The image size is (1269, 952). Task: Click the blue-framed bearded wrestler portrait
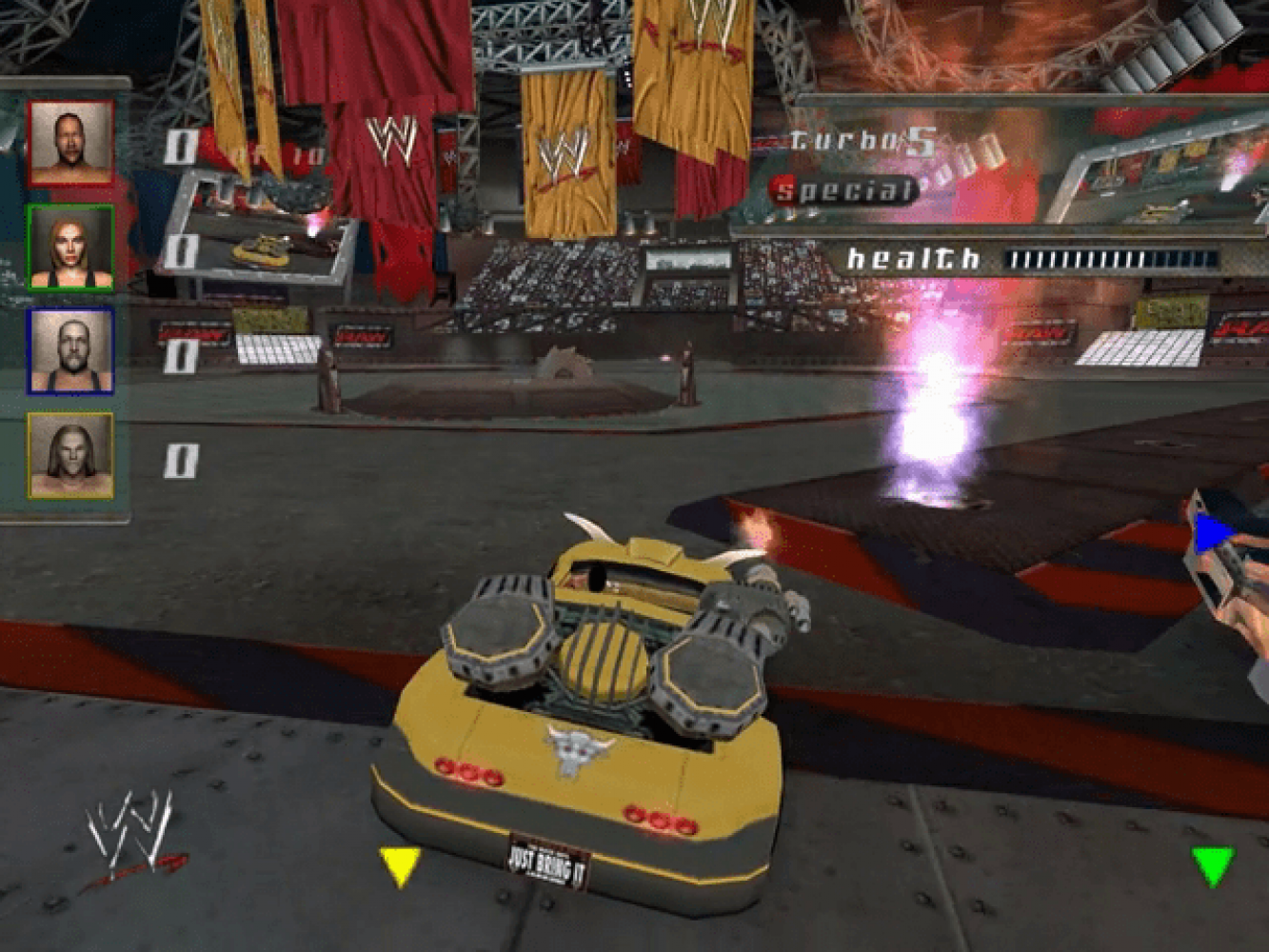pos(70,351)
